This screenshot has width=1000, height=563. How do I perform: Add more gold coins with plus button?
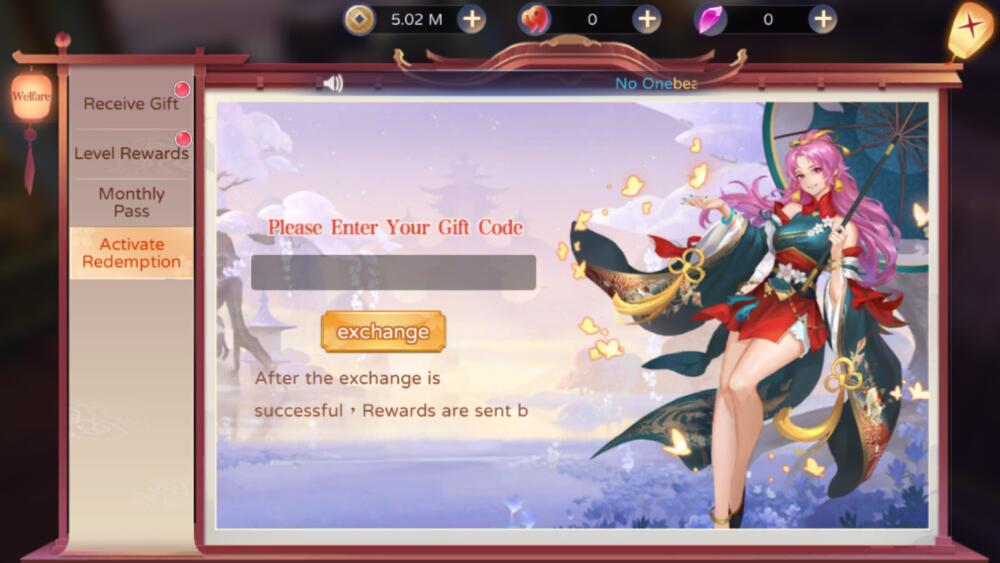[x=472, y=19]
